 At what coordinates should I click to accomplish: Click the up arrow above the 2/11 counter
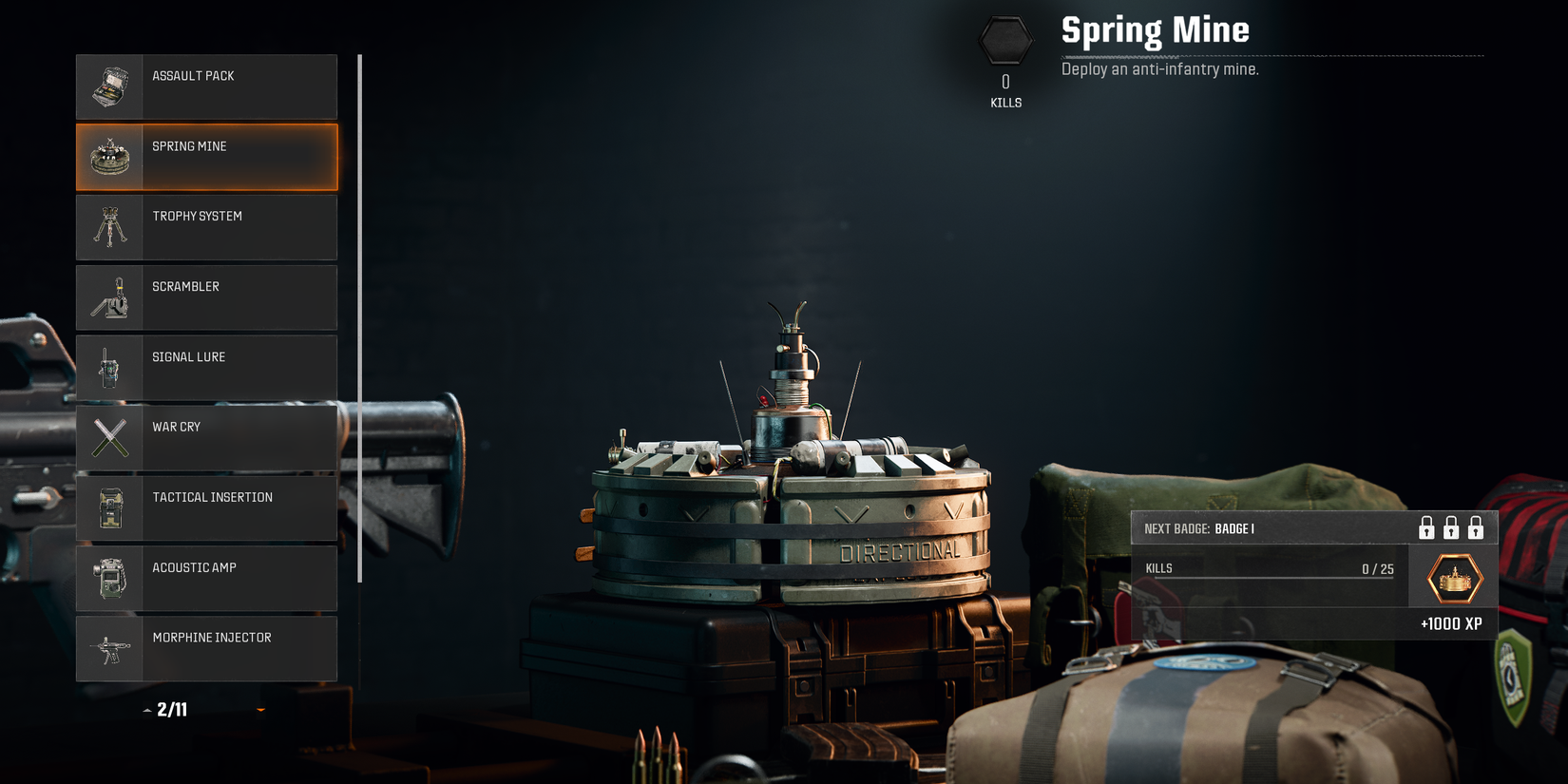pyautogui.click(x=147, y=709)
